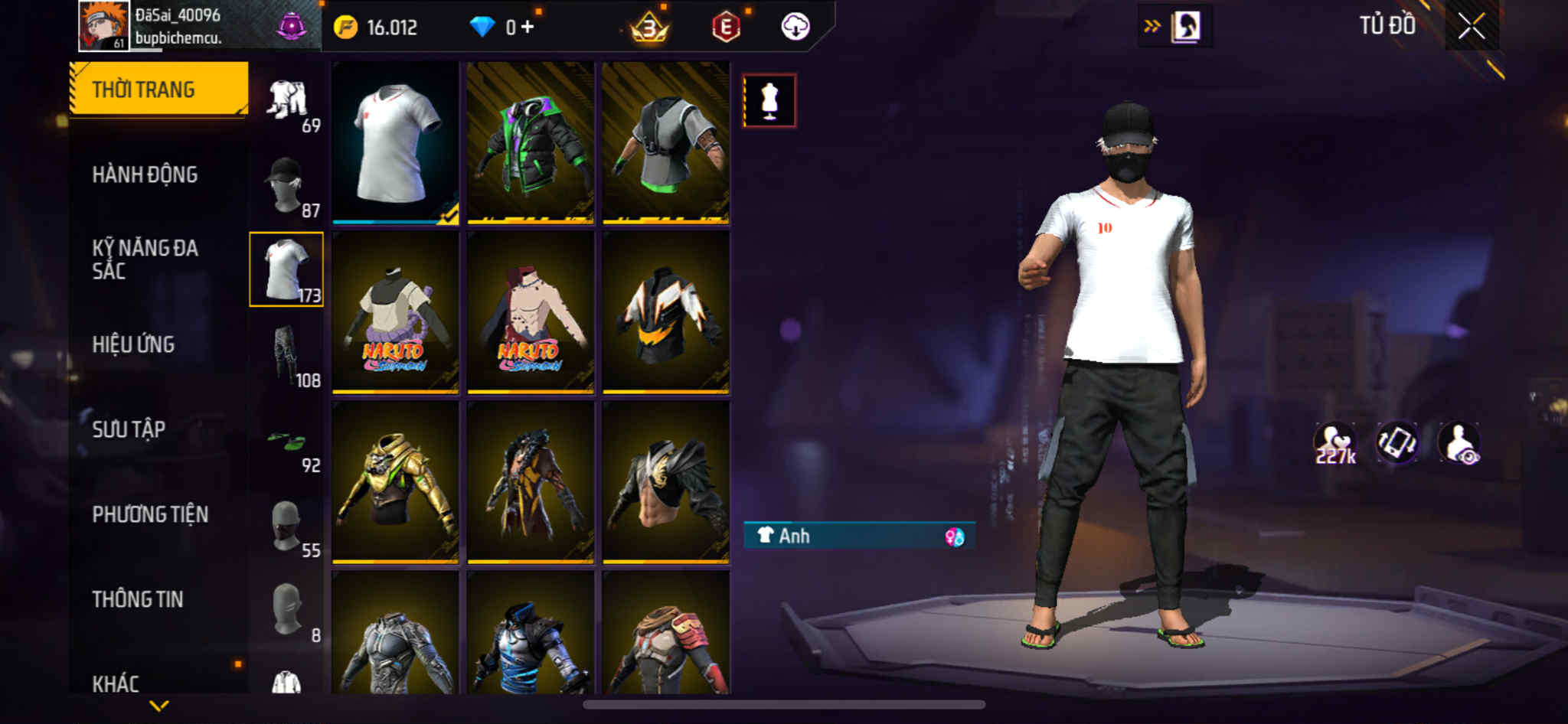Open the Hiệu Ứng tab
The height and width of the screenshot is (724, 1568).
(x=134, y=344)
